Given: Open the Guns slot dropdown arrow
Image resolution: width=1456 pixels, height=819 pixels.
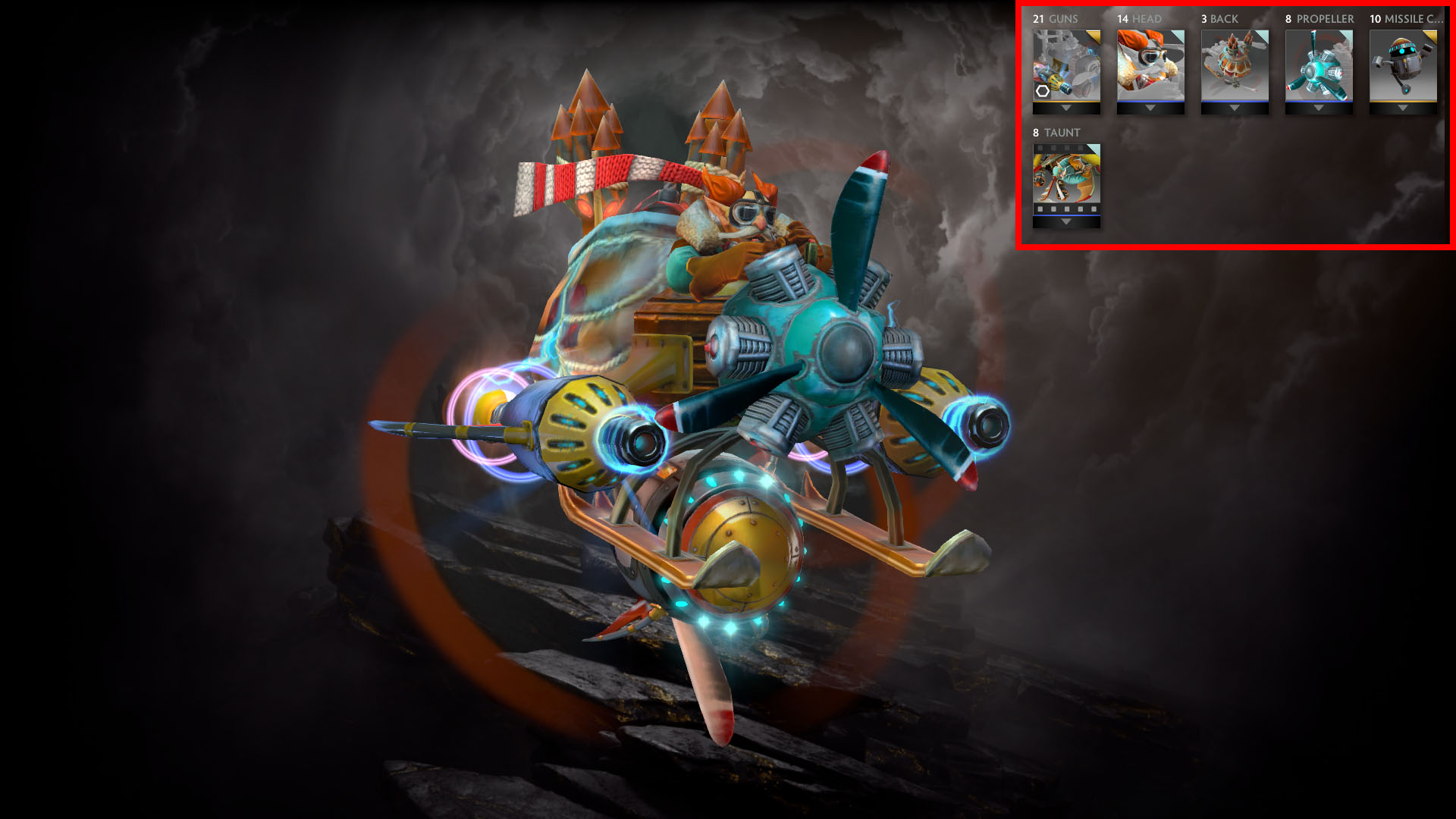Looking at the screenshot, I should click(1067, 108).
